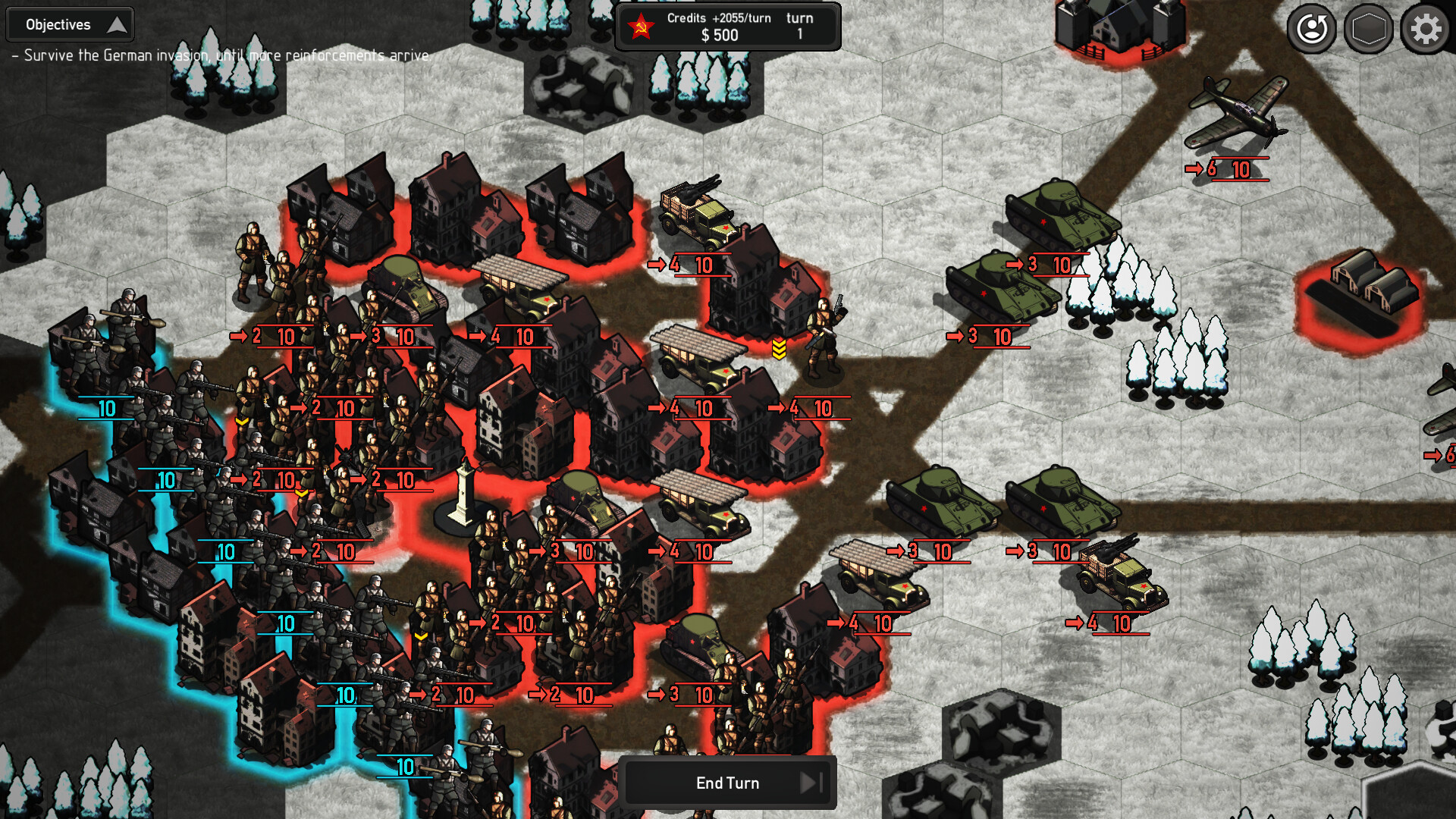Click the Soviet red star faction icon
Viewport: 1456px width, 819px height.
point(642,26)
